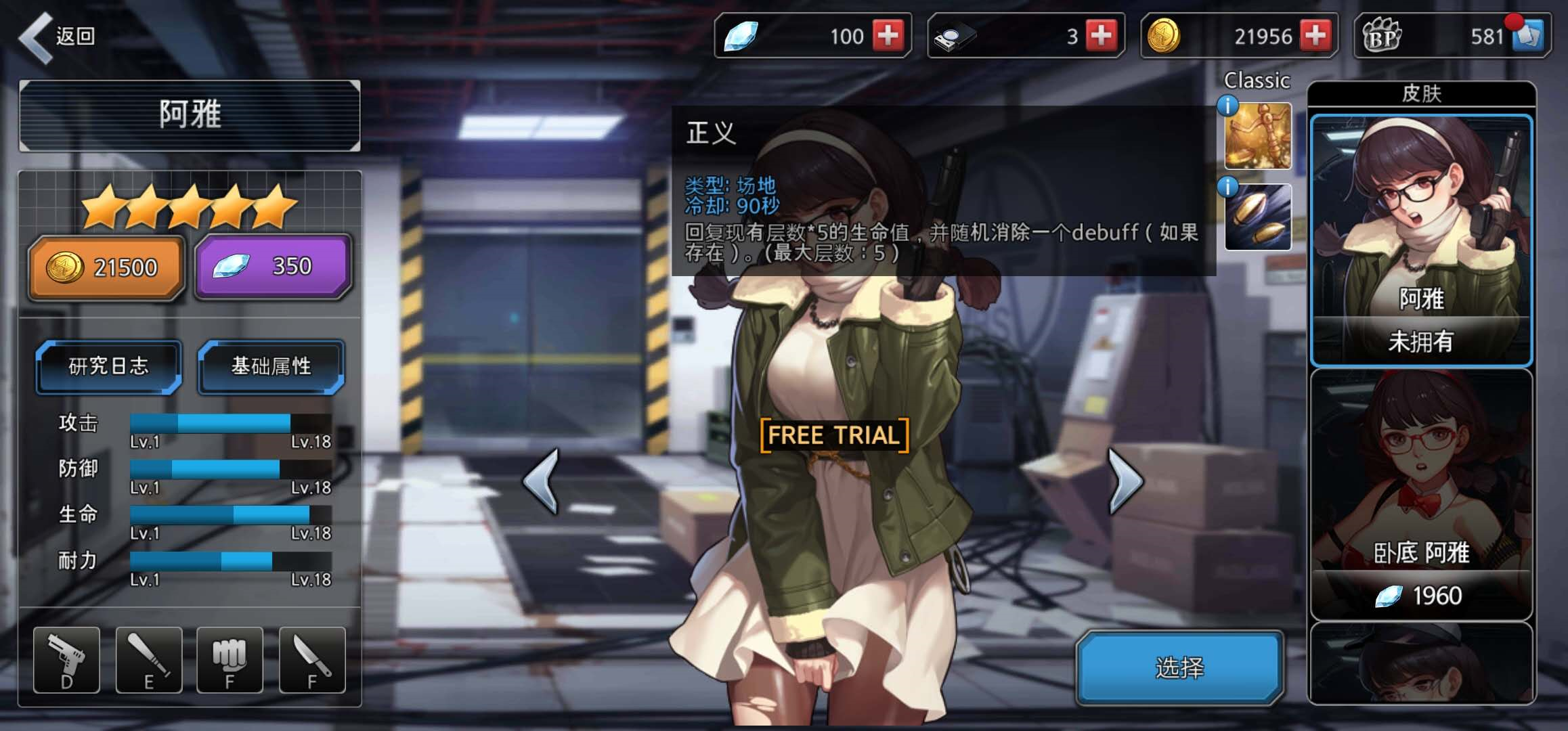The image size is (1568, 731).
Task: Buy the character for 21500 gold
Action: 106,267
